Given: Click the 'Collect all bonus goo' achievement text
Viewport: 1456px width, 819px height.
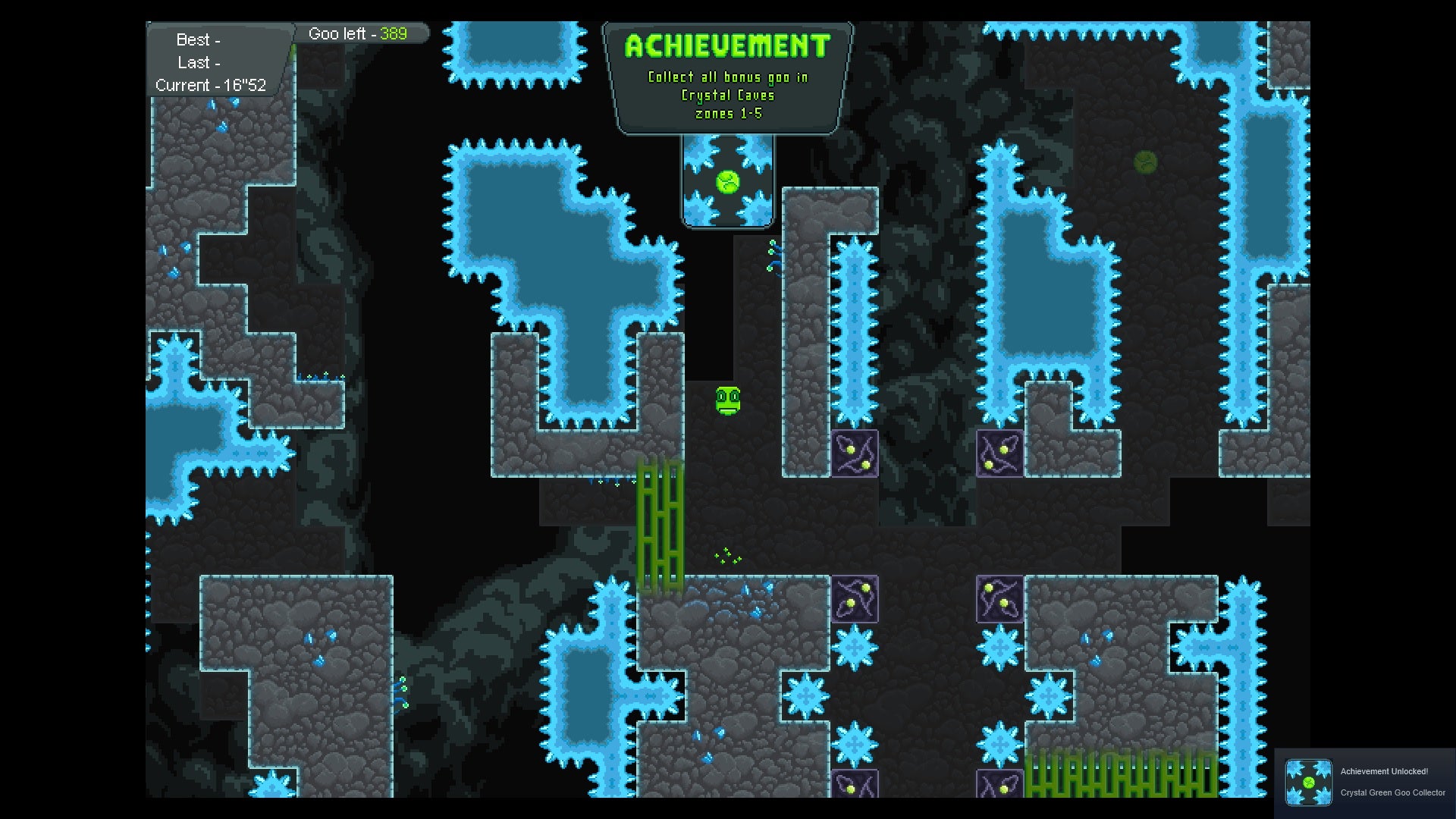Looking at the screenshot, I should coord(726,77).
